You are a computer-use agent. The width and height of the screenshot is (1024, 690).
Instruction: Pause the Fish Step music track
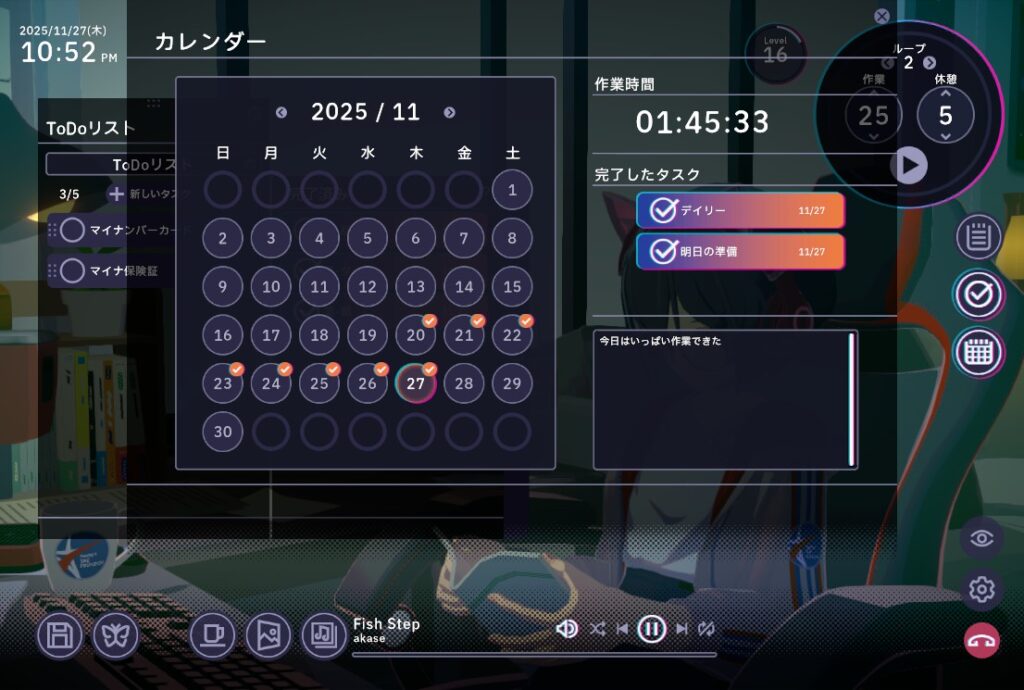pyautogui.click(x=651, y=628)
